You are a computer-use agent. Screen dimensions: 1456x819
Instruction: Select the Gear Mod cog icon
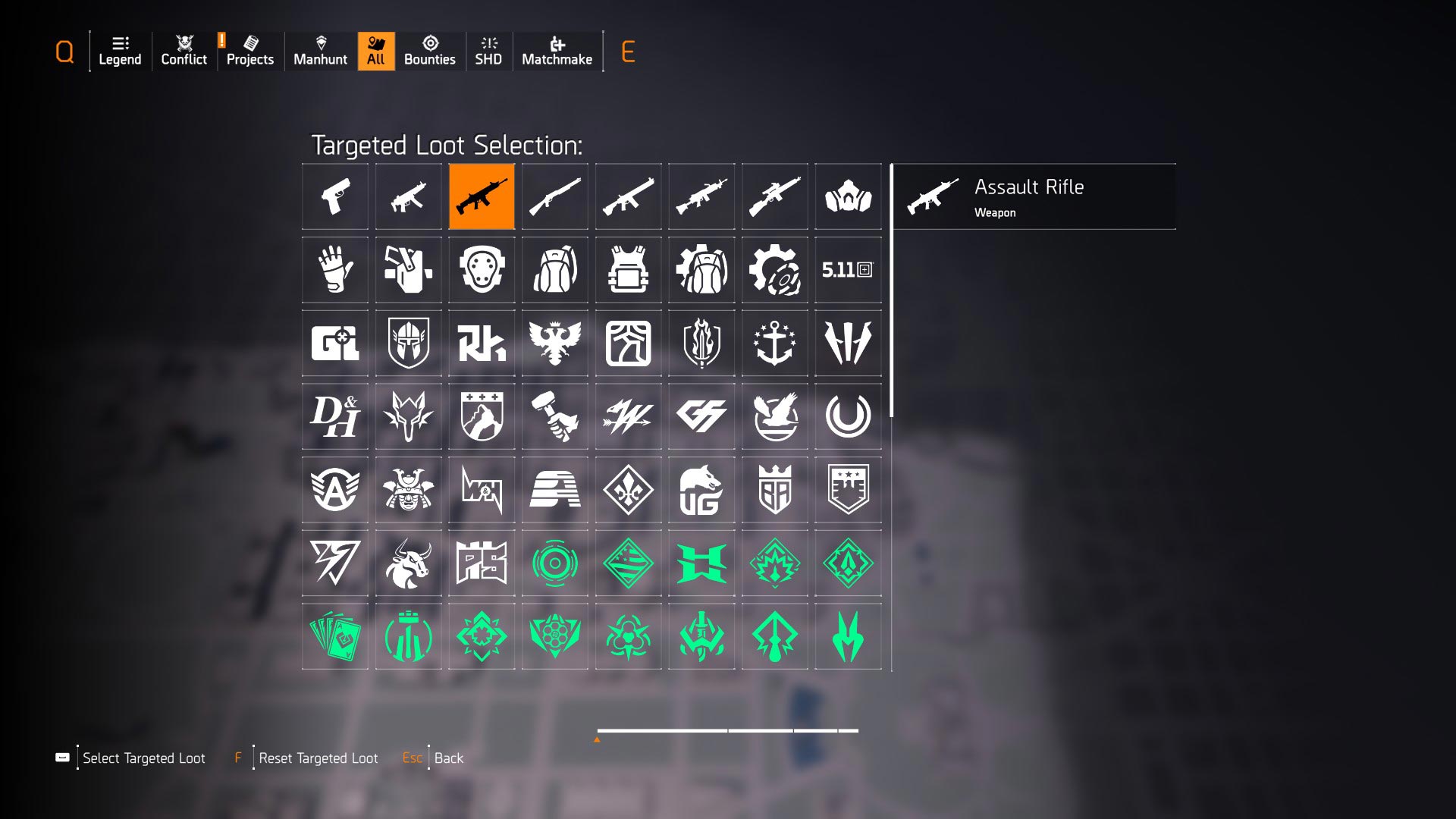(x=774, y=269)
